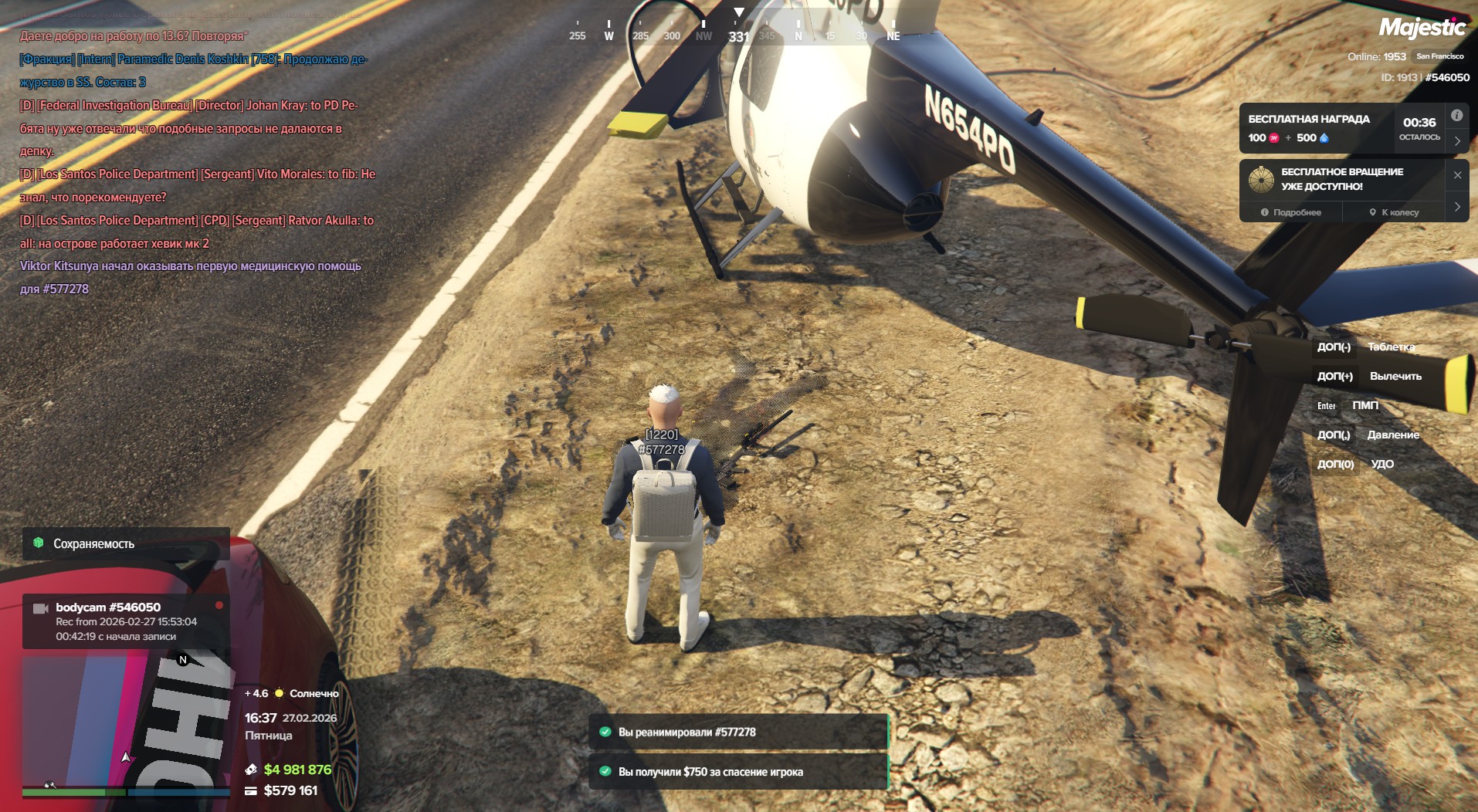Viewport: 1478px width, 812px height.
Task: Expand the БЕСПЛАТНАЯ НАГРАДА panel arrow
Action: [x=1457, y=141]
